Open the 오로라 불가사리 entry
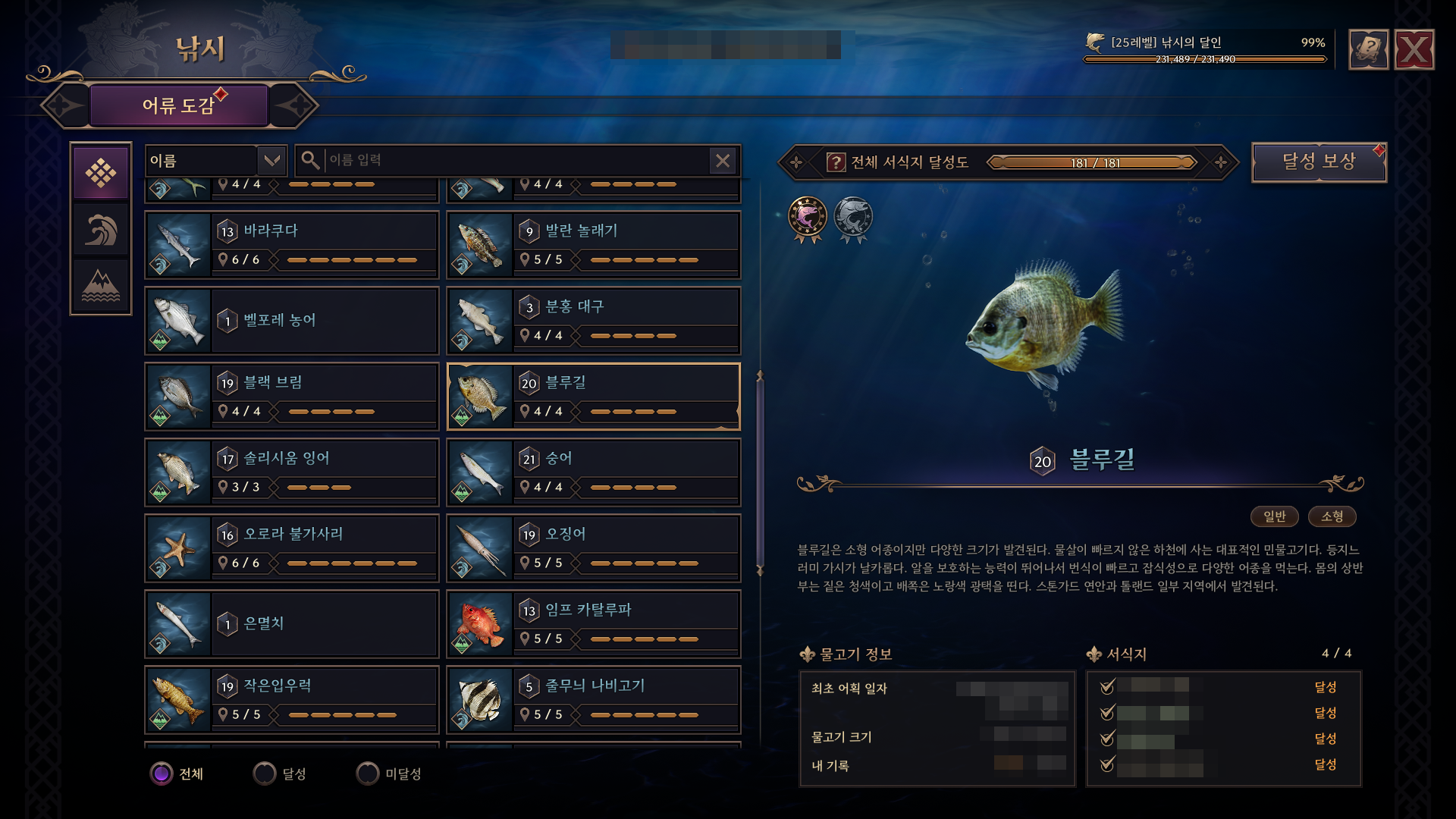Image resolution: width=1456 pixels, height=819 pixels. coord(292,548)
